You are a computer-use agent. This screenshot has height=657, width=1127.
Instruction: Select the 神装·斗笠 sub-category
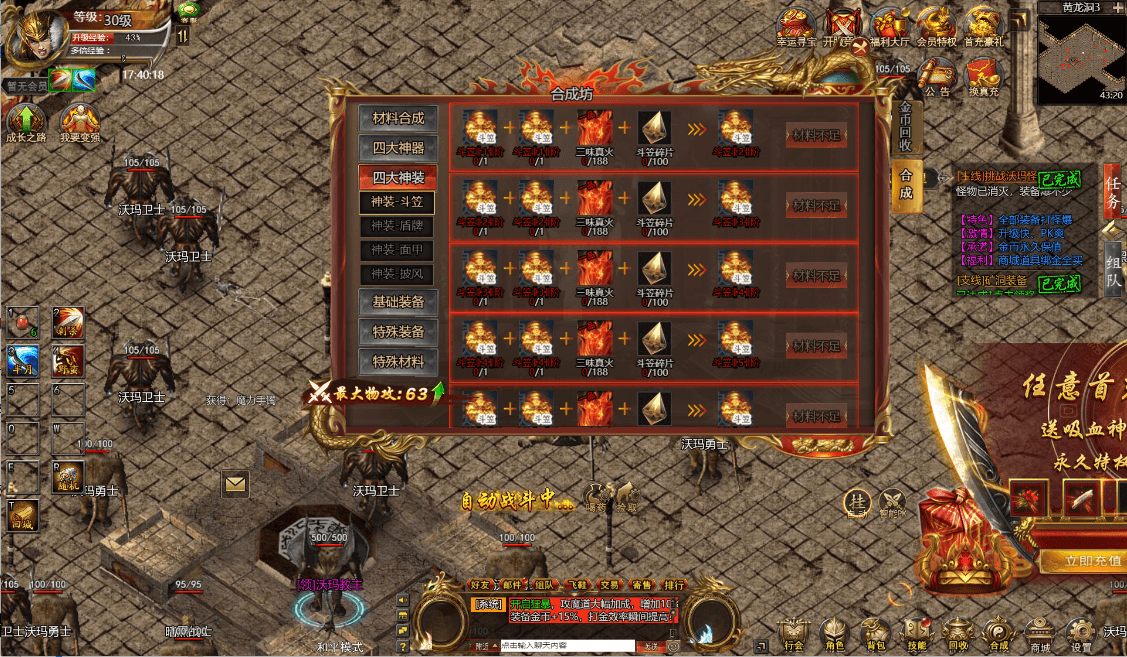397,202
